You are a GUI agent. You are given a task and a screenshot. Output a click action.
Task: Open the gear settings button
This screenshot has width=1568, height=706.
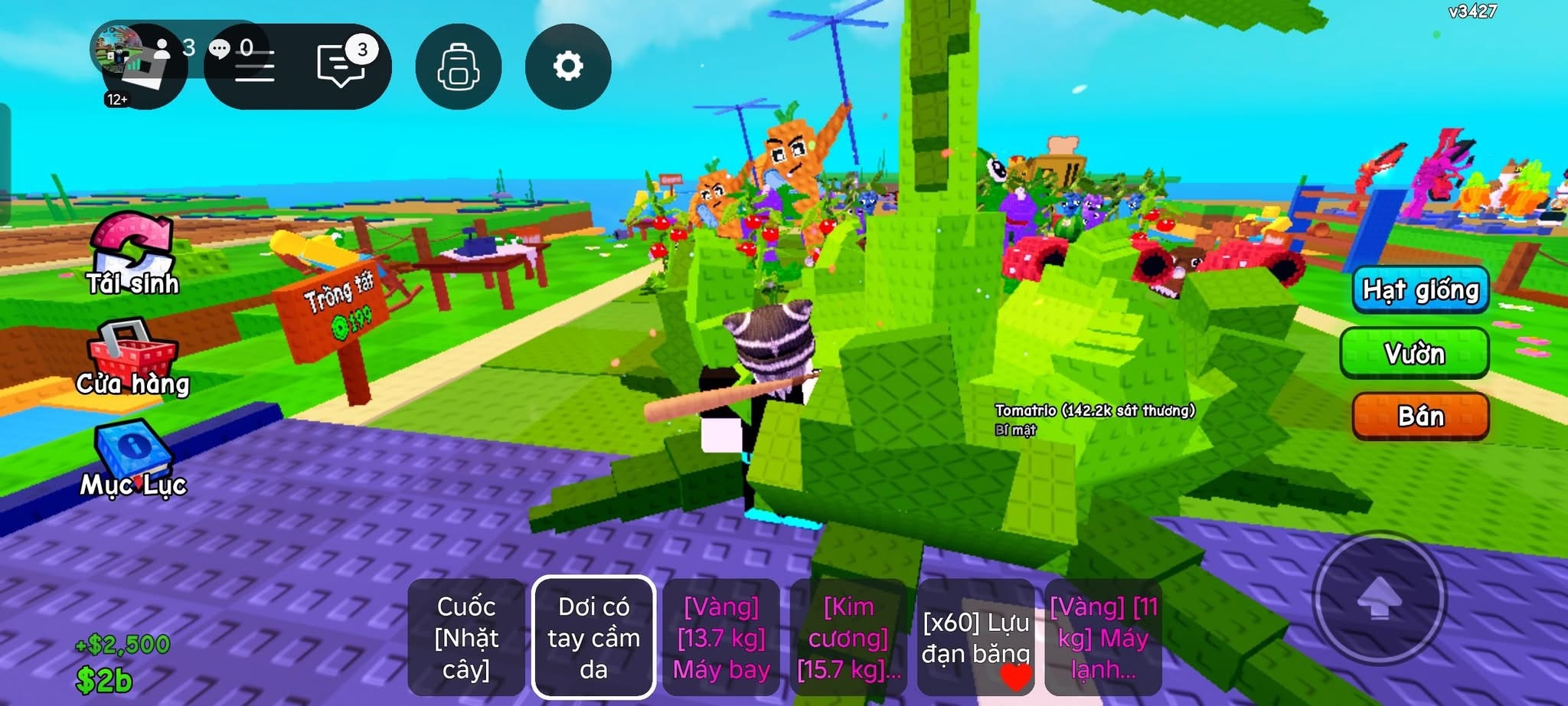click(x=567, y=67)
